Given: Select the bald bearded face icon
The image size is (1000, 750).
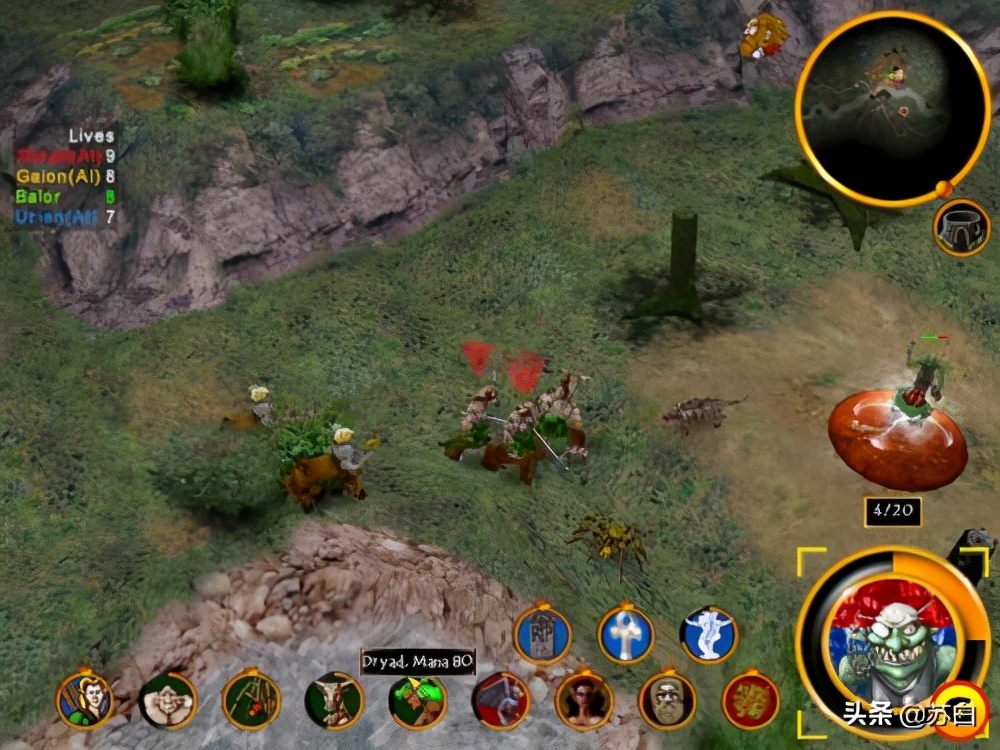Looking at the screenshot, I should (x=667, y=700).
